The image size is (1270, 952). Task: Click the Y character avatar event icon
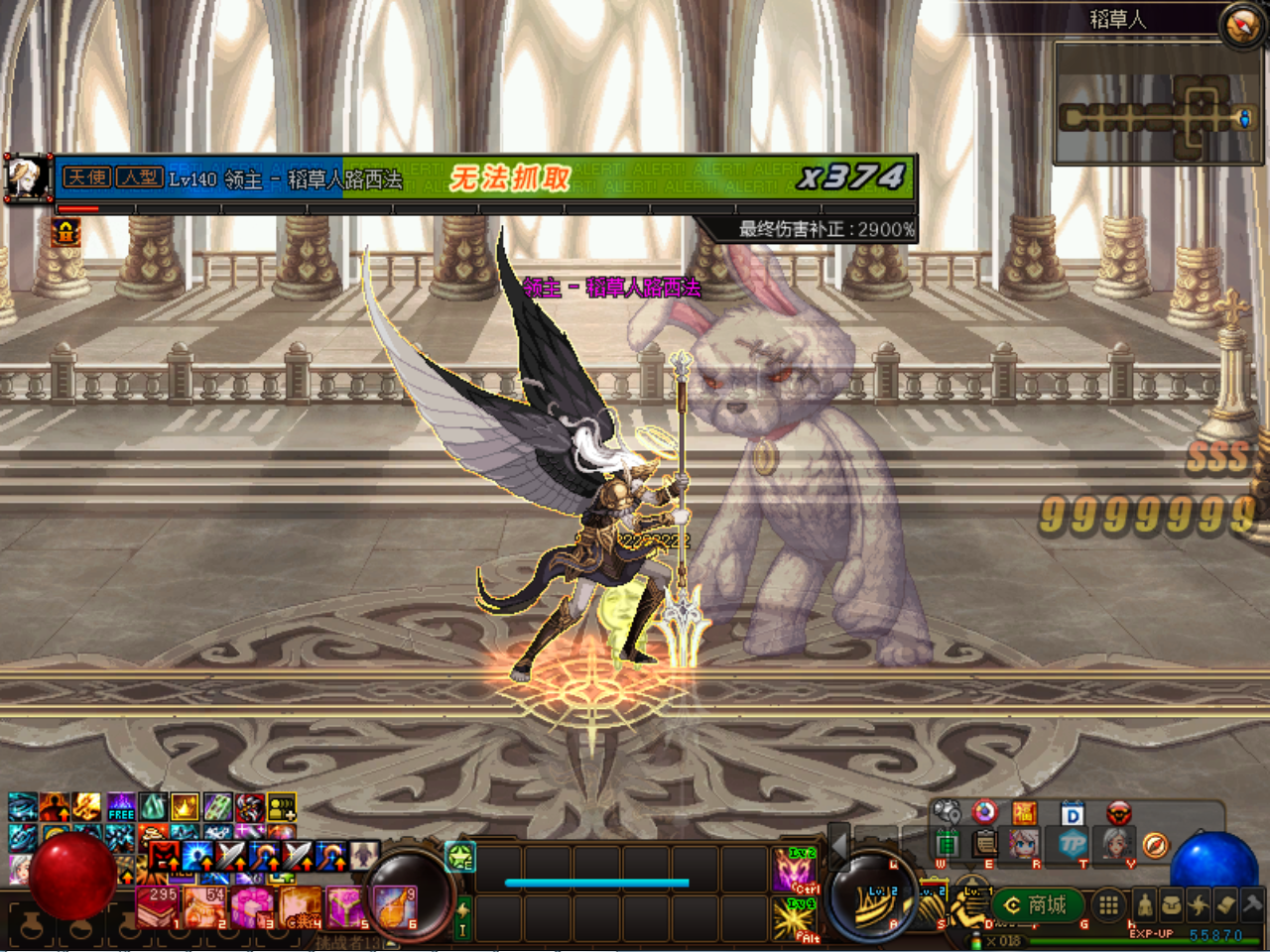tap(1116, 845)
